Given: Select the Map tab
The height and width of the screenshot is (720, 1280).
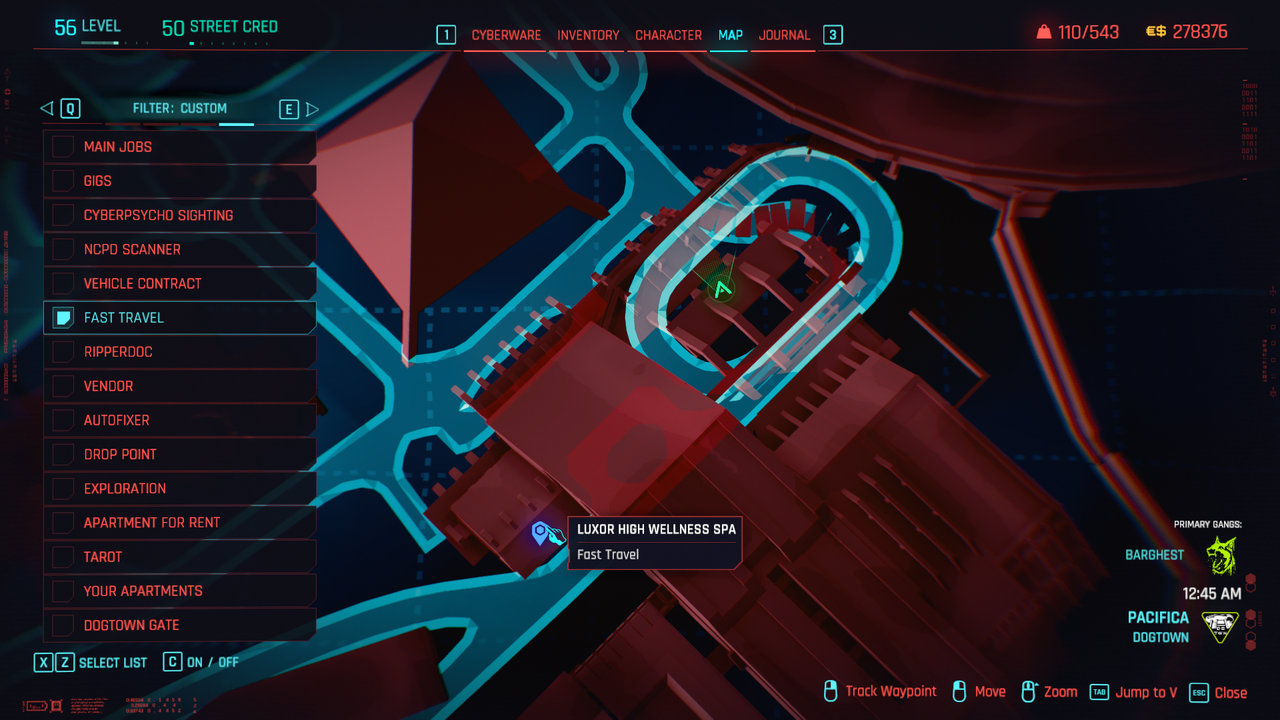Looking at the screenshot, I should (730, 35).
